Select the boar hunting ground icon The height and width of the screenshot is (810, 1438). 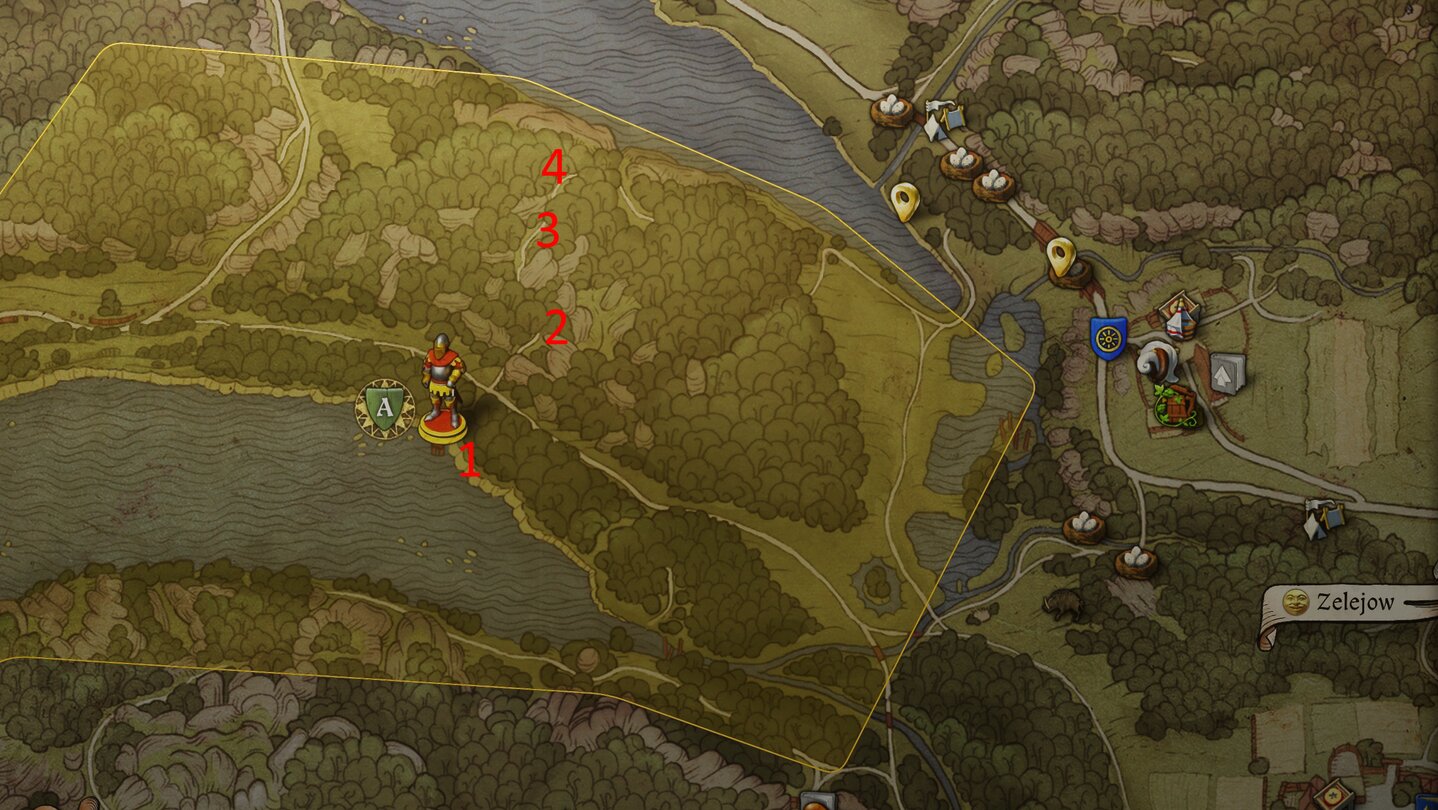pos(1061,602)
